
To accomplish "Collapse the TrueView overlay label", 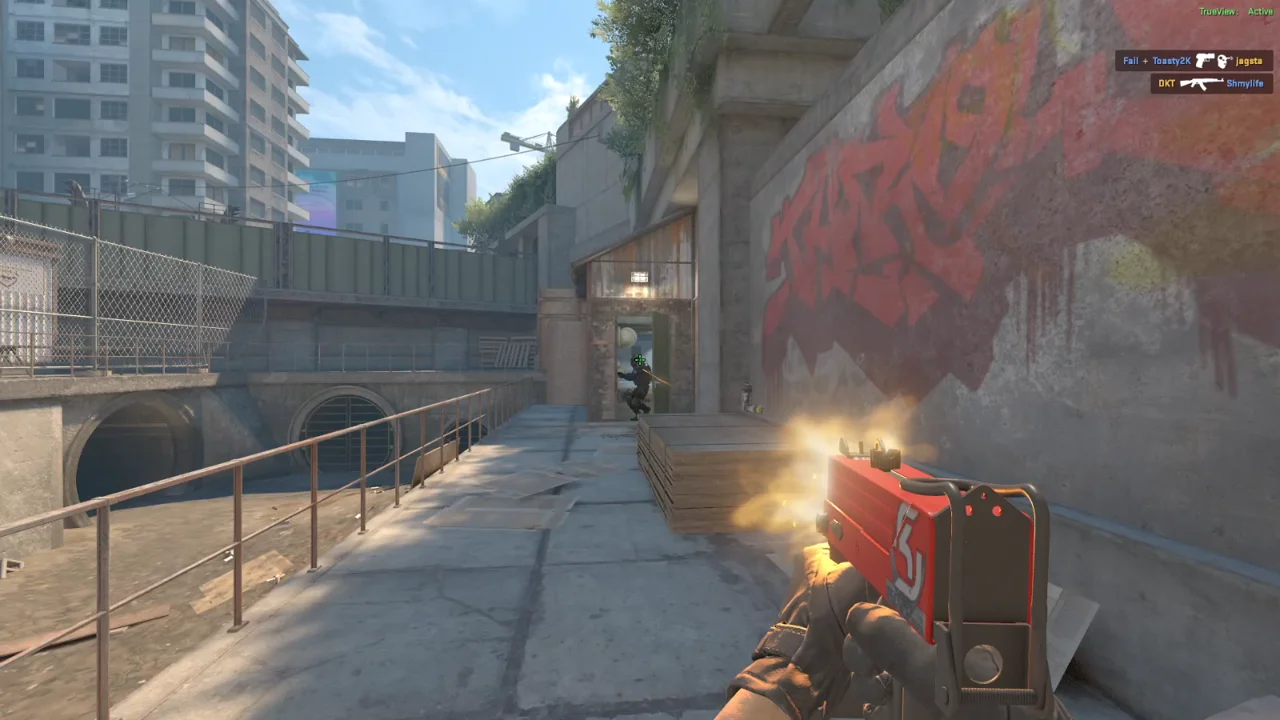I will (1220, 12).
